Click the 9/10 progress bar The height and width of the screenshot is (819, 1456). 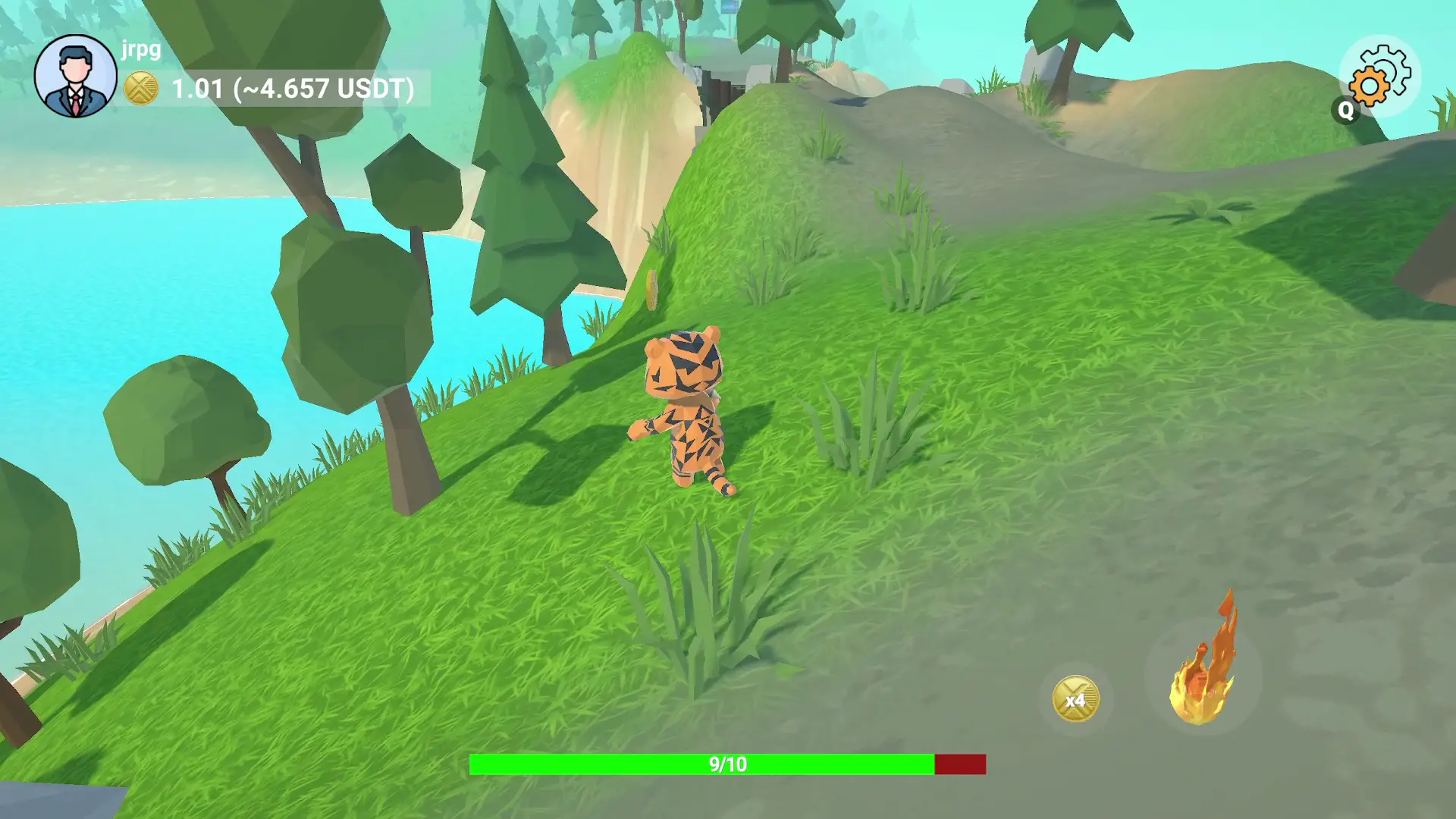[x=728, y=764]
